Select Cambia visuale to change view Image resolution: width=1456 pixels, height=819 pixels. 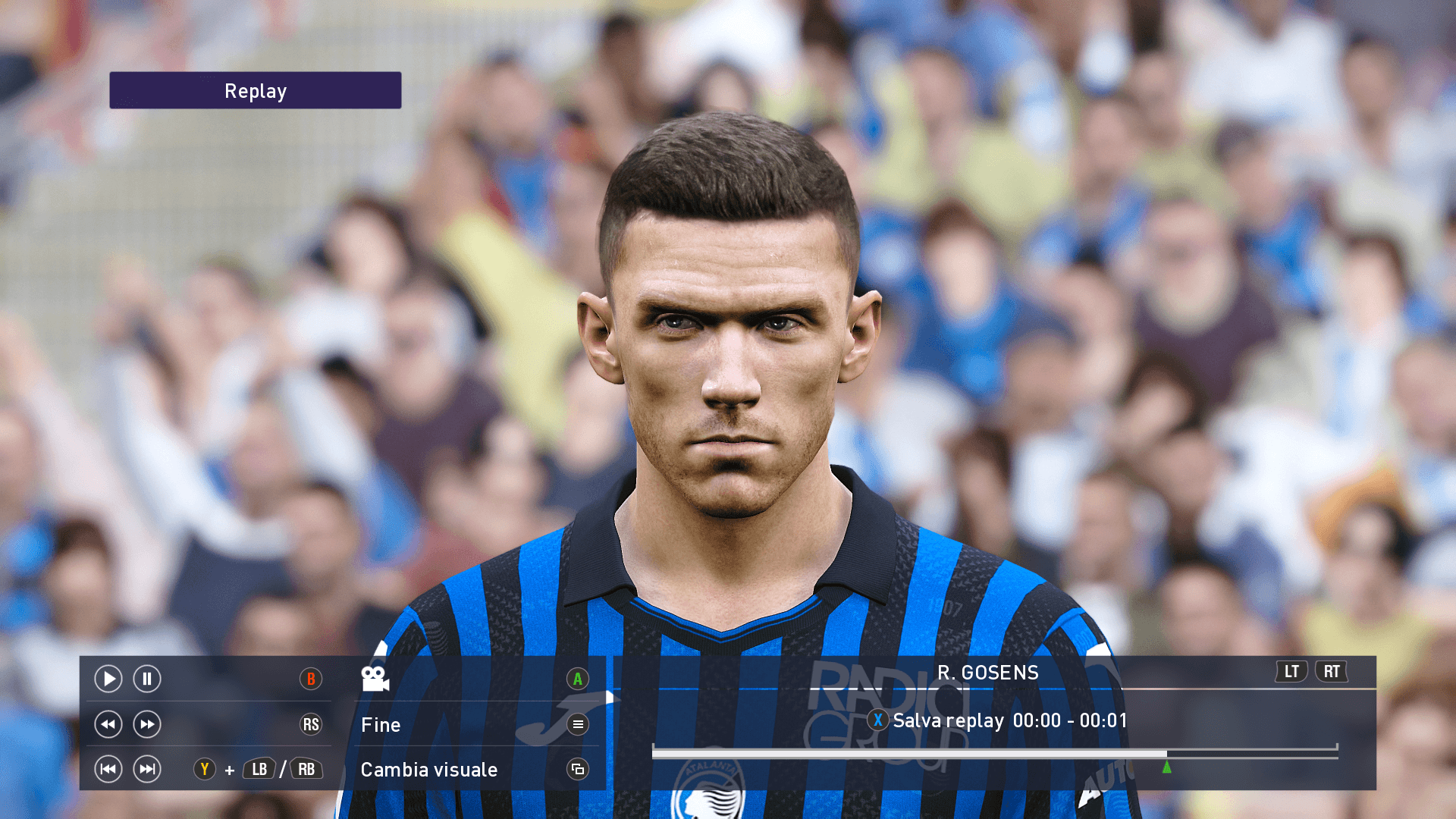429,770
